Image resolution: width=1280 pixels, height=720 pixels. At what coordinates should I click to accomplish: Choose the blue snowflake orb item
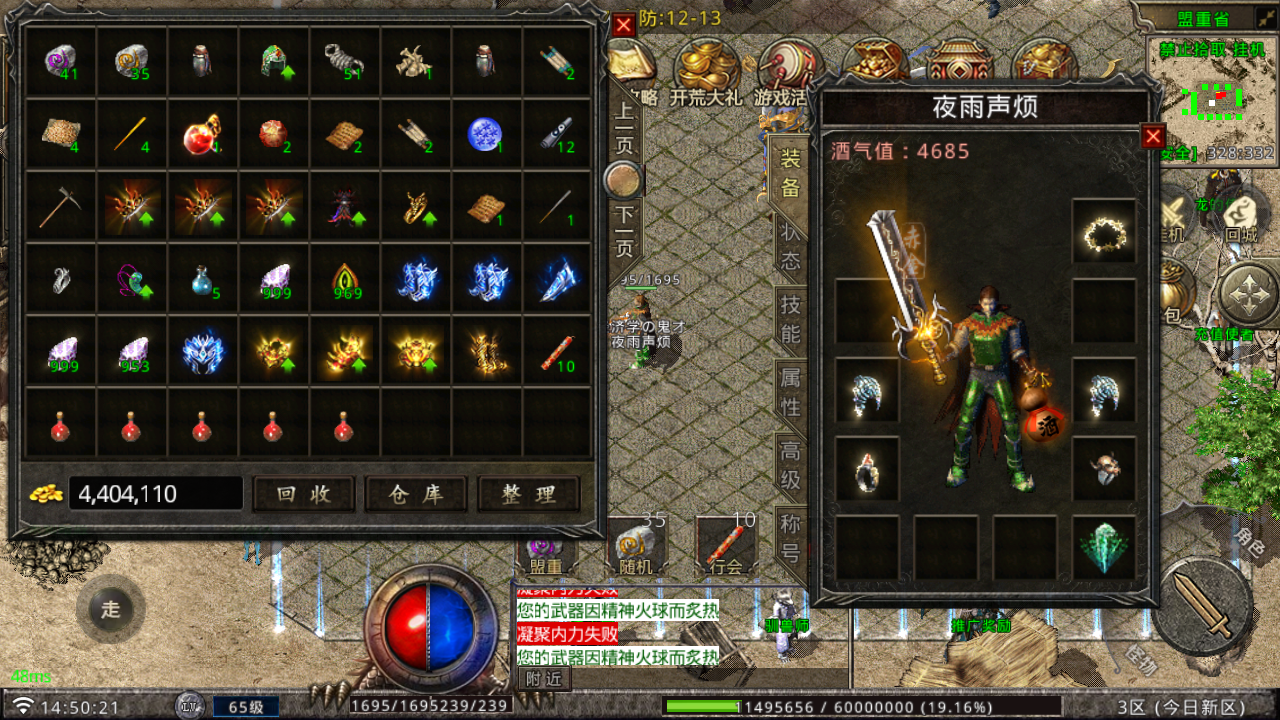(x=485, y=134)
